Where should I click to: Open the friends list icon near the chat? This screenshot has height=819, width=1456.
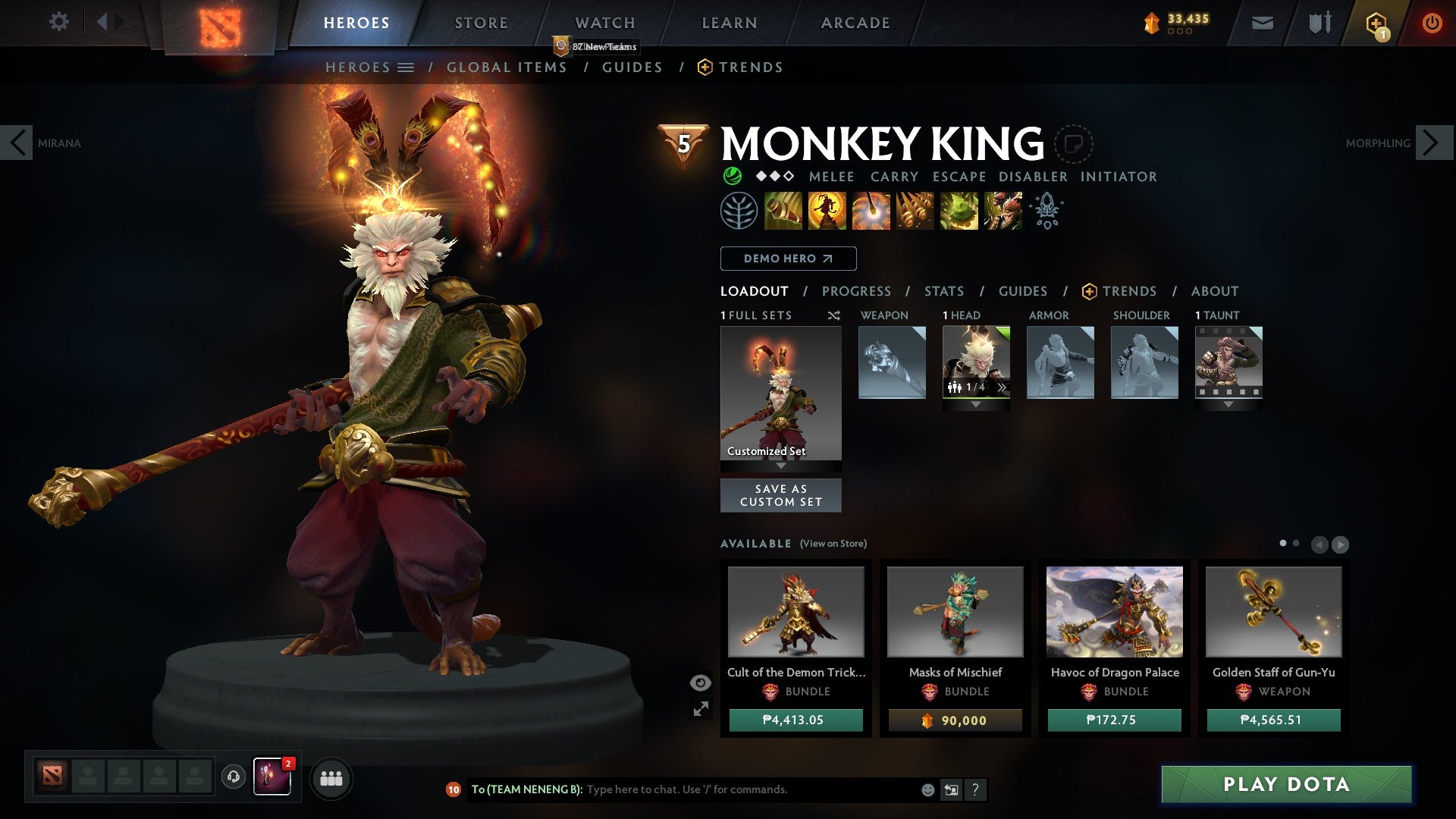tap(331, 778)
